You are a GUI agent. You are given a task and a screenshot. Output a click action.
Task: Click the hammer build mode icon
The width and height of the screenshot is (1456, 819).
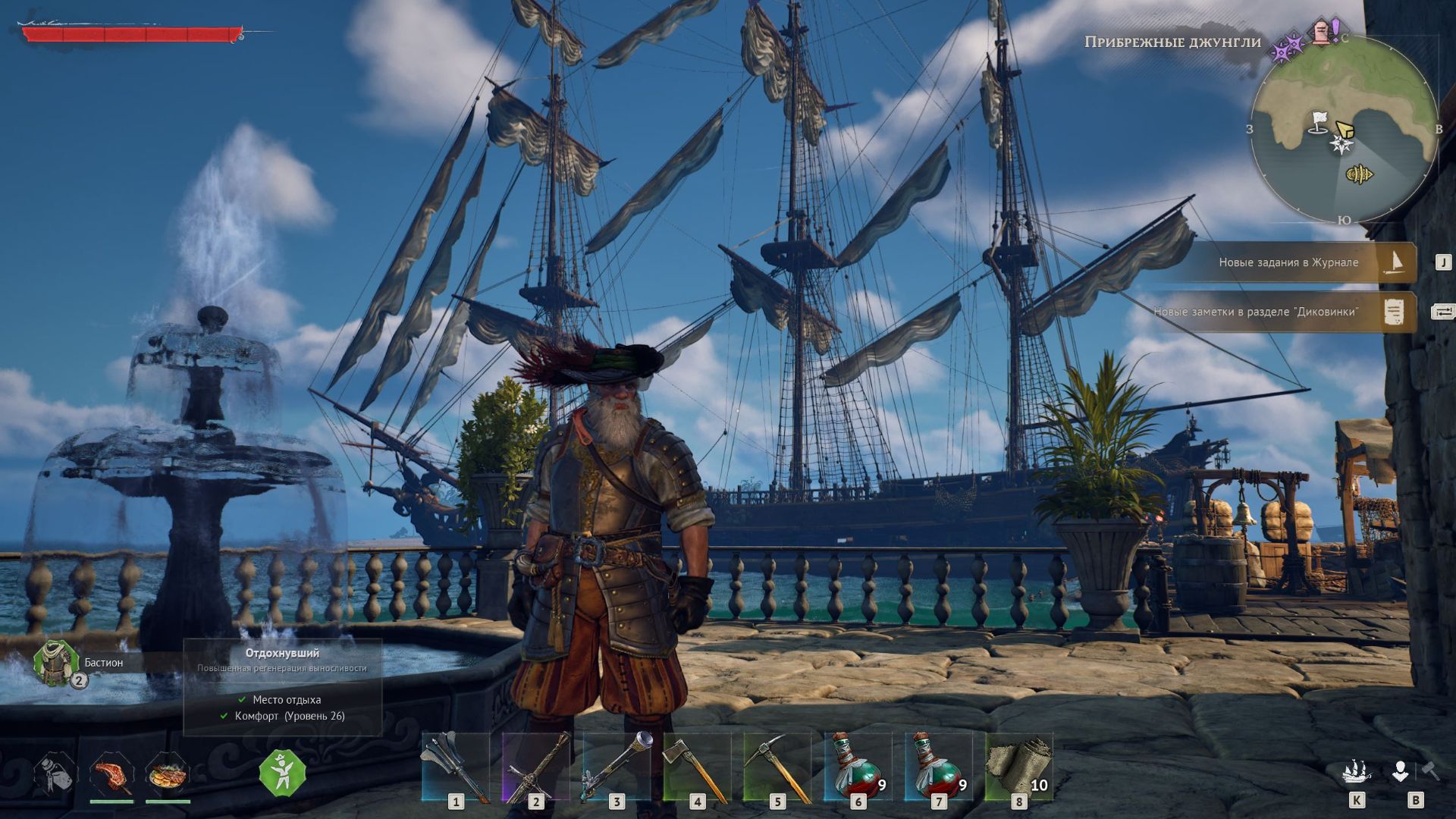[x=1429, y=770]
